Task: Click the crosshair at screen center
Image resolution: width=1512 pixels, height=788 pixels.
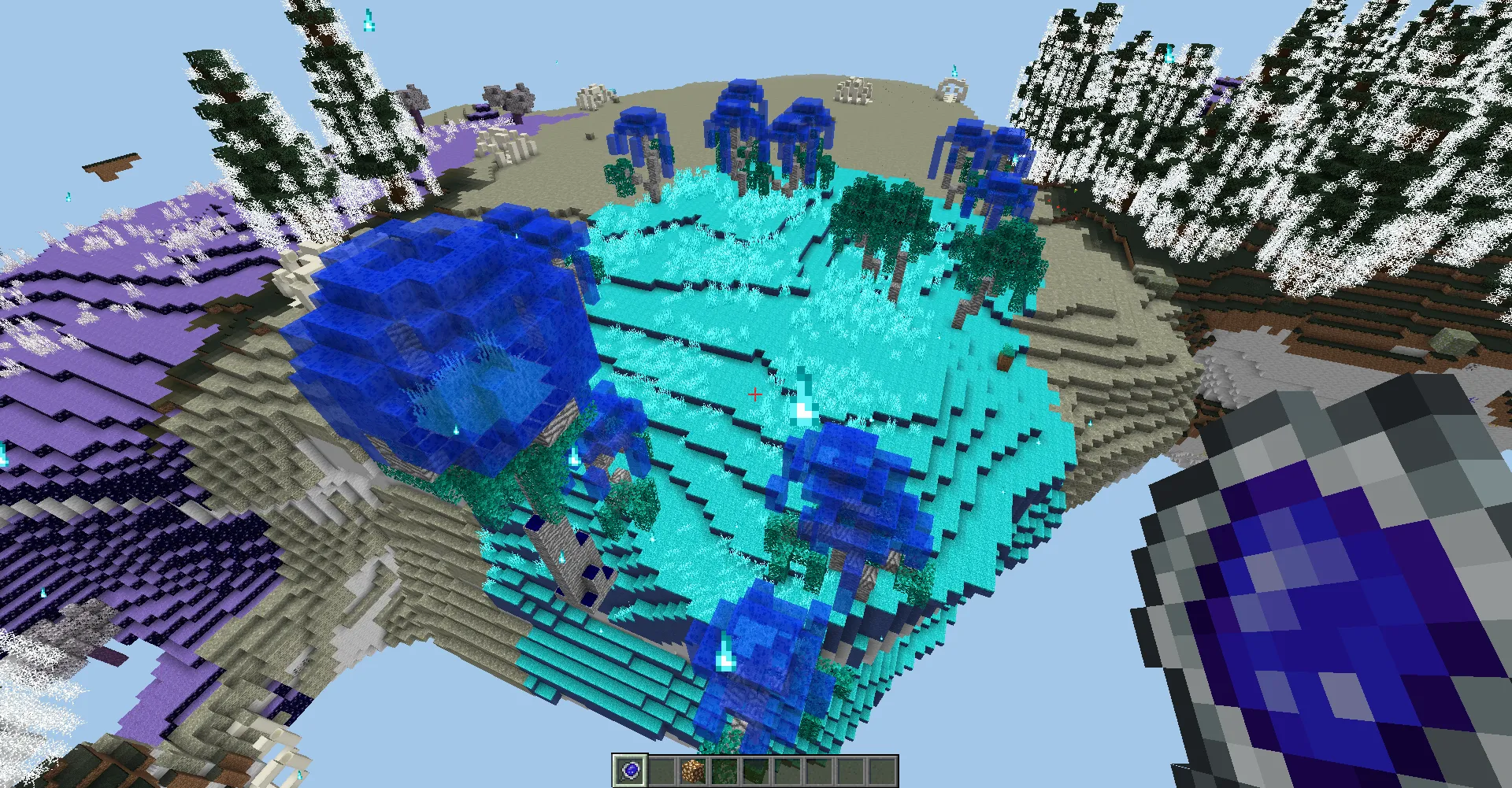Action: 754,394
